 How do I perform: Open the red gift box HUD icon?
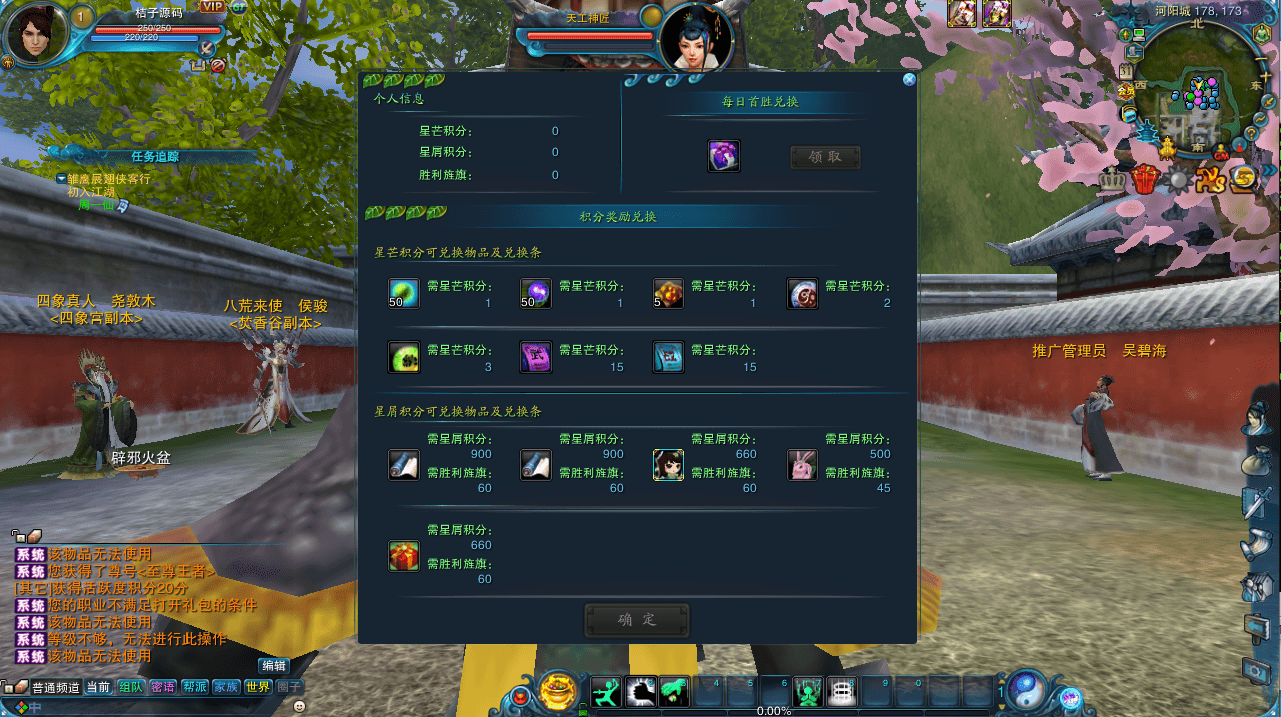coord(1145,180)
